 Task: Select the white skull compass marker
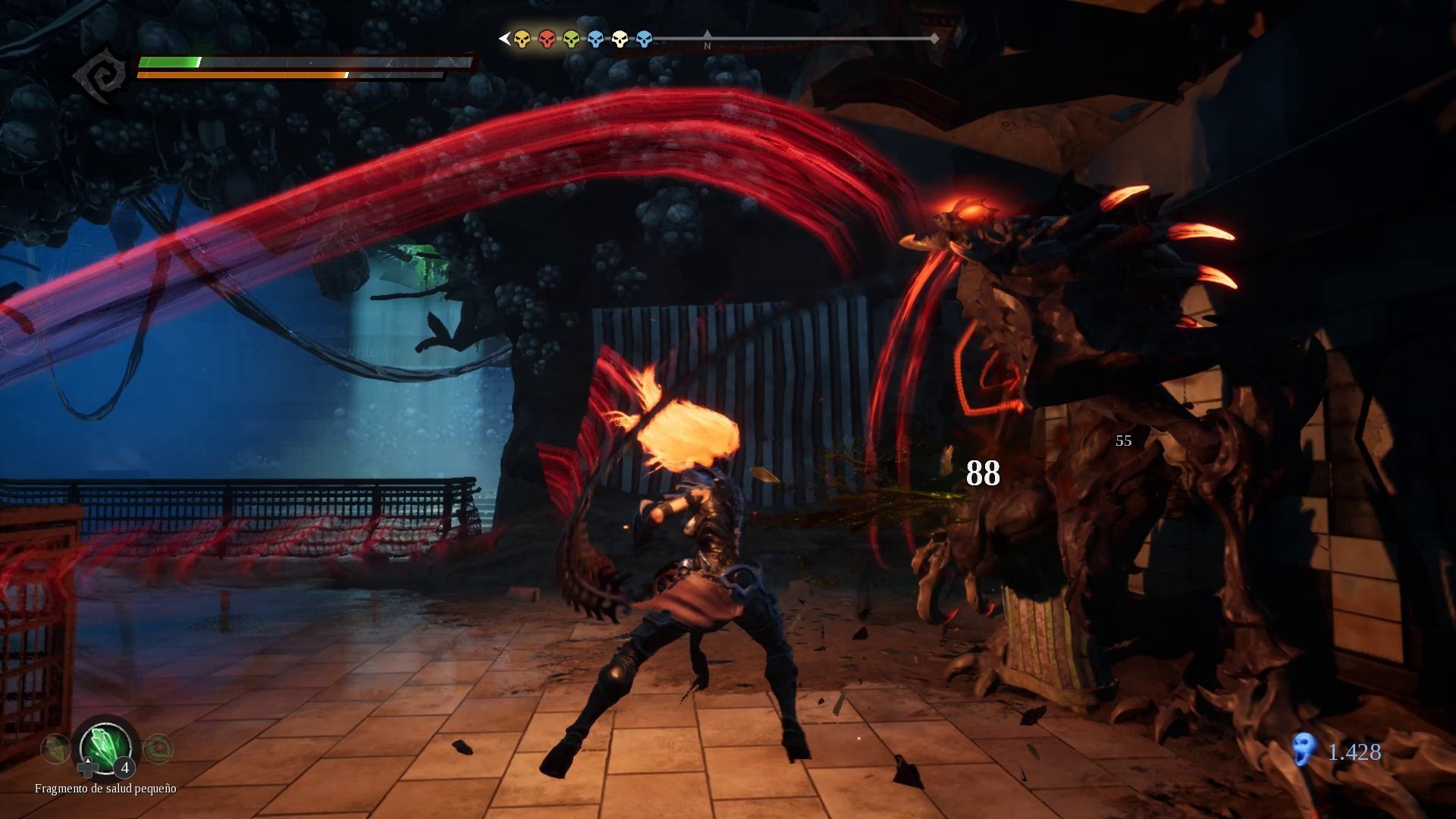(620, 39)
